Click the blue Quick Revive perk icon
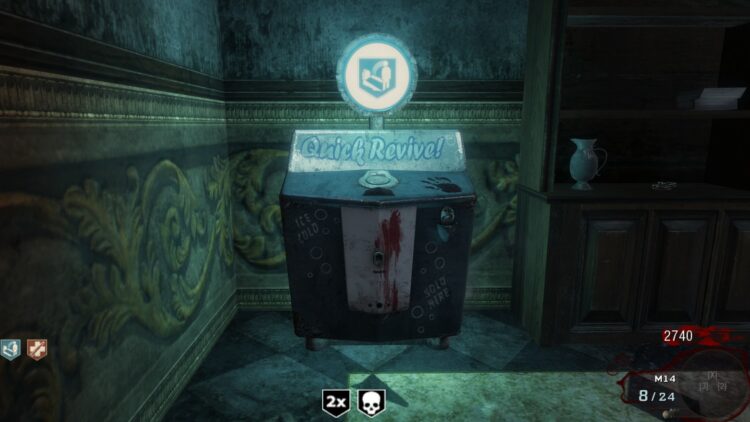Image resolution: width=750 pixels, height=422 pixels. pos(13,349)
